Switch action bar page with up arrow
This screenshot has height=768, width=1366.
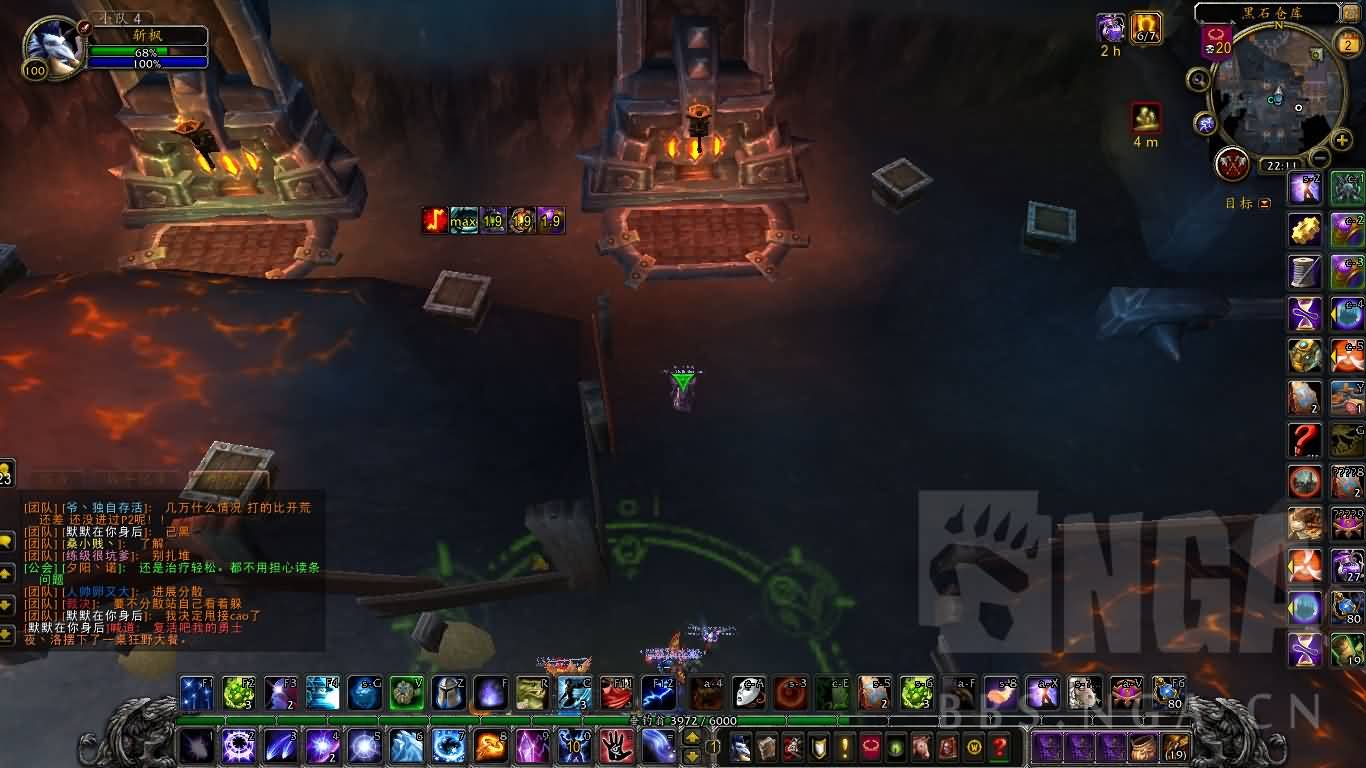(x=691, y=738)
